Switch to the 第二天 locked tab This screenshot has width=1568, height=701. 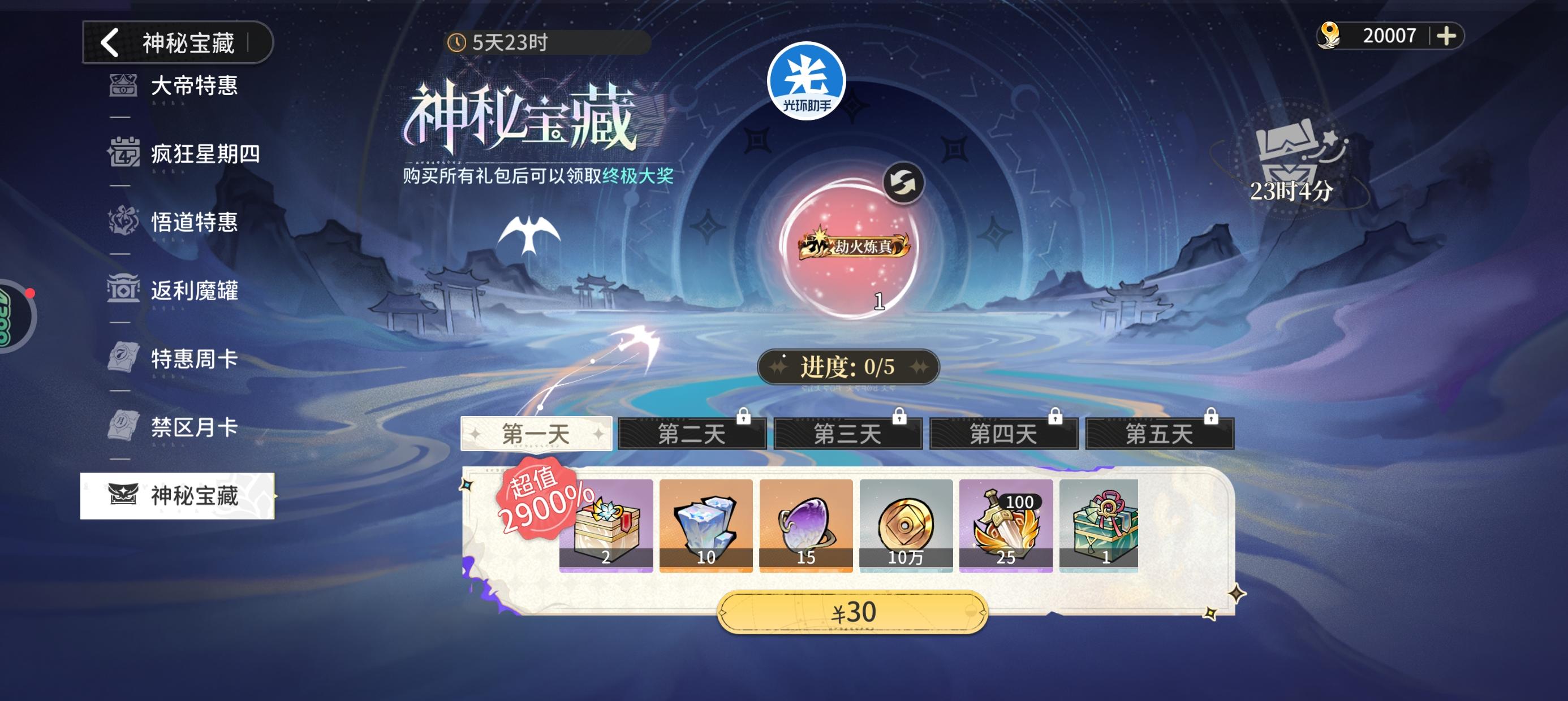691,433
